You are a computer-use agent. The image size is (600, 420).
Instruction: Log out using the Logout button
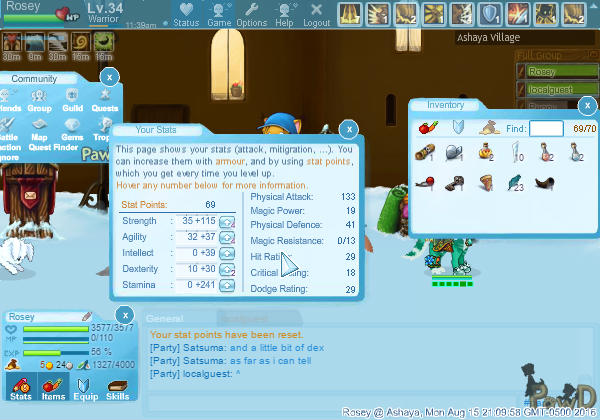316,16
